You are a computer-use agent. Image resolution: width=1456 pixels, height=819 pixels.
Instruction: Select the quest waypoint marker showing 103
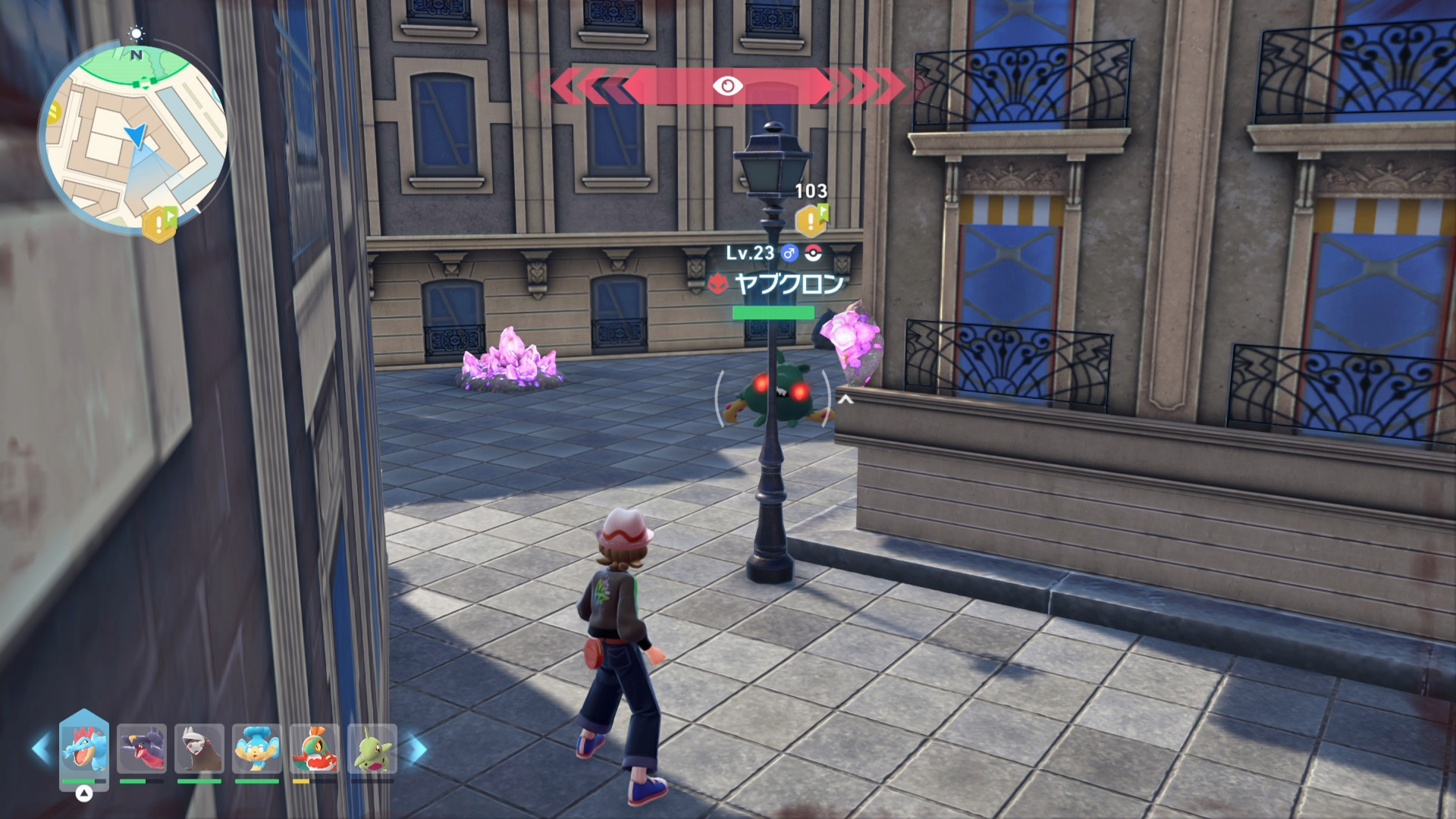coord(811,221)
